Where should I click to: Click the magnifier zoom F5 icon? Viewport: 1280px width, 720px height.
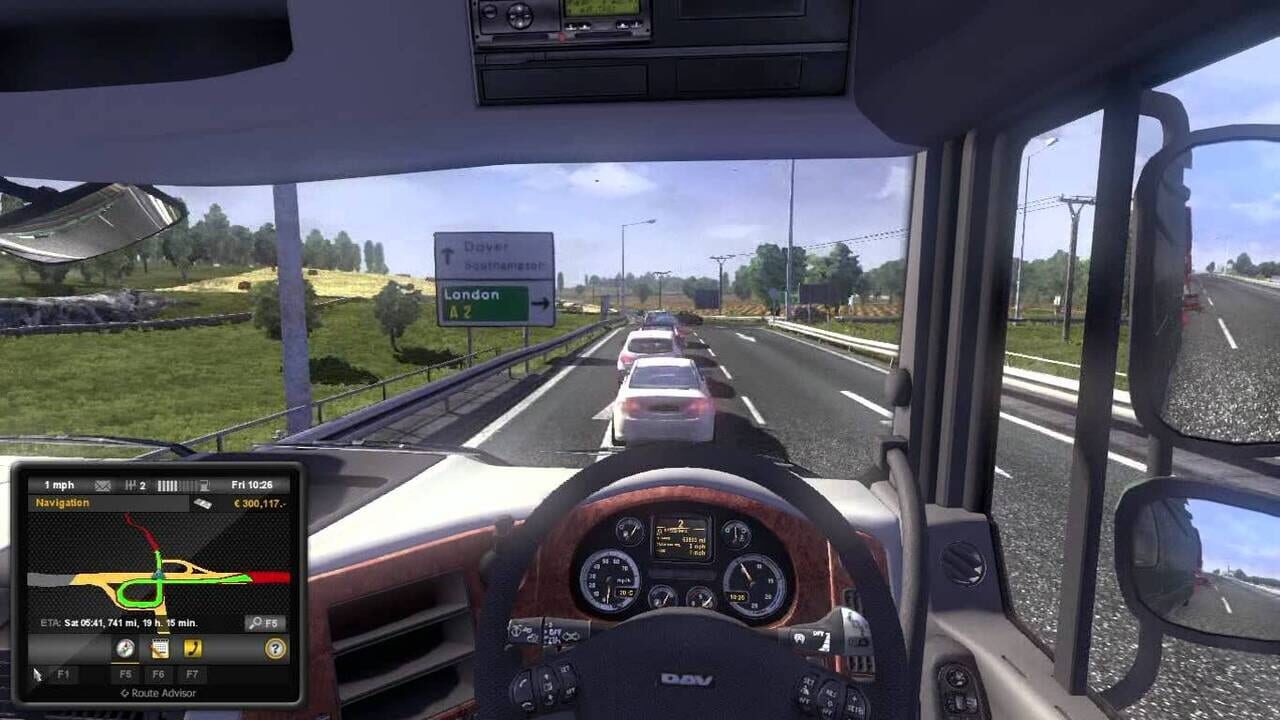[262, 622]
